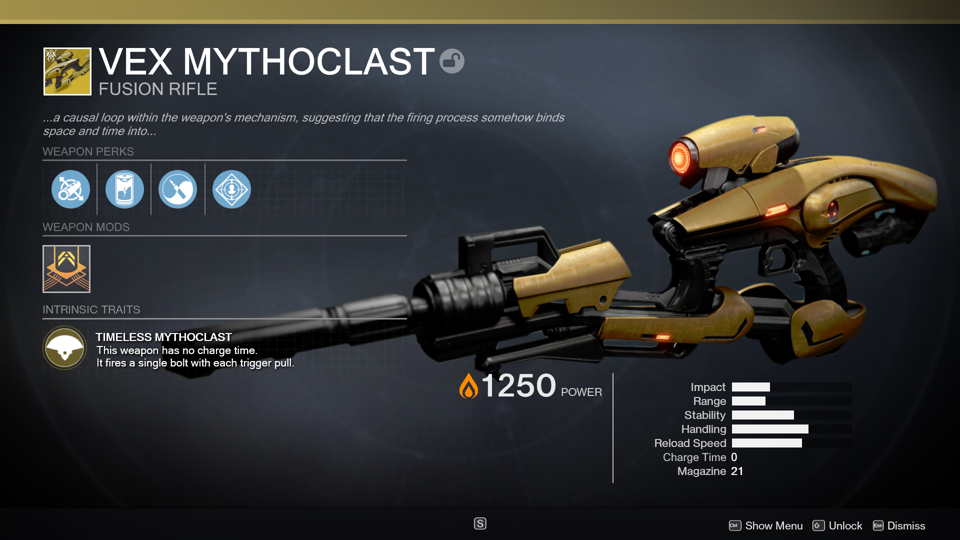Screen dimensions: 960x540
Task: Open the orange weapon mod slot
Action: click(67, 269)
